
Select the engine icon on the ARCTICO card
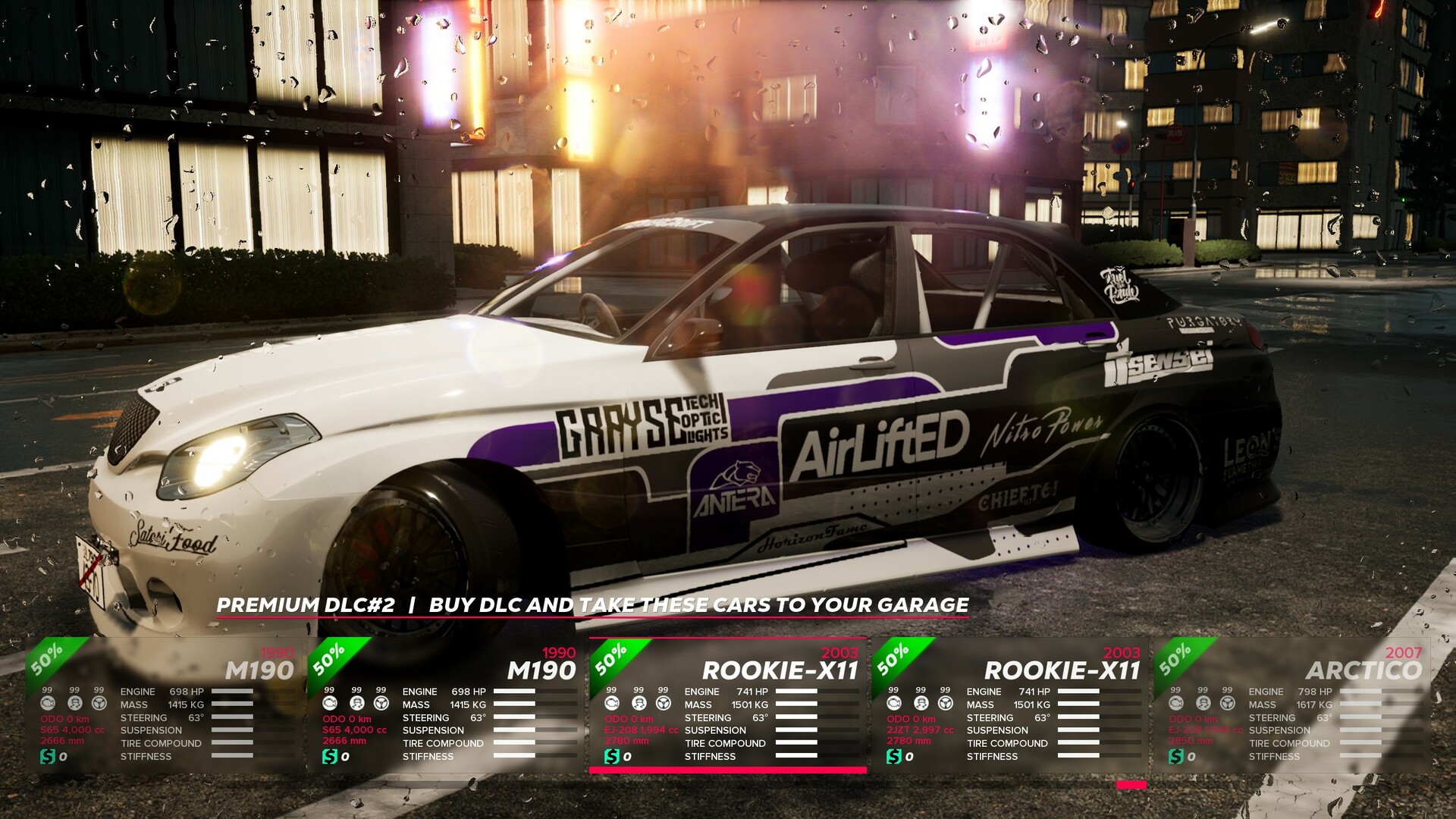point(1175,704)
